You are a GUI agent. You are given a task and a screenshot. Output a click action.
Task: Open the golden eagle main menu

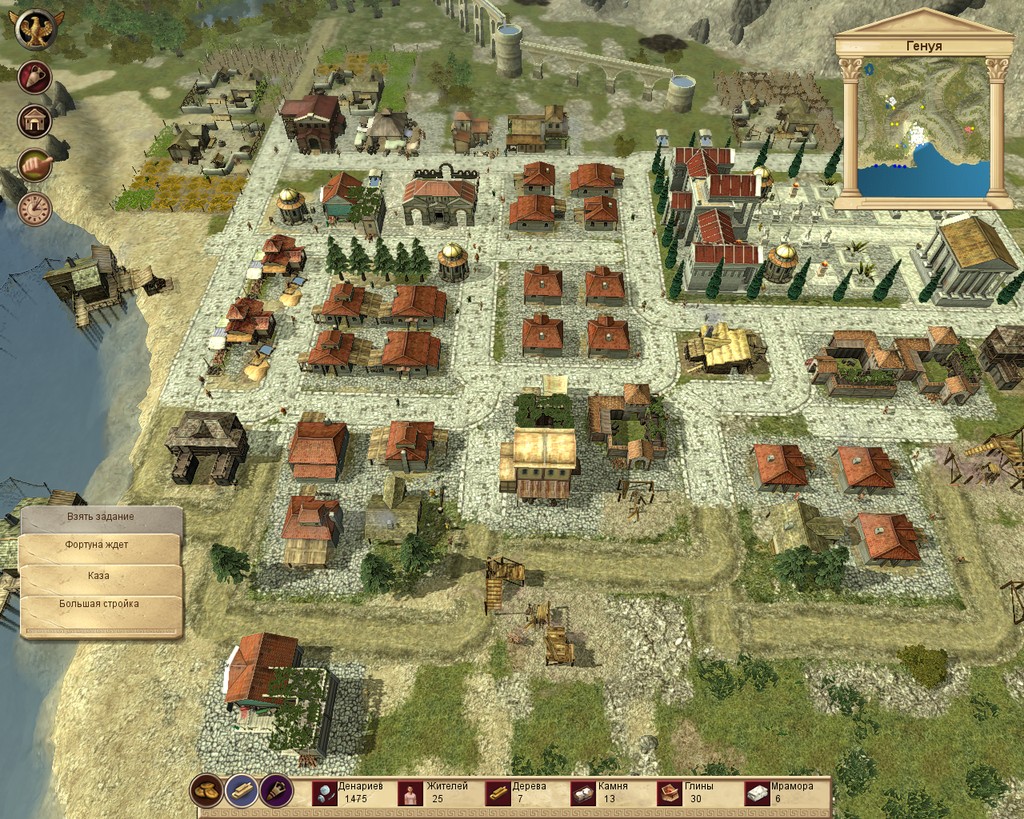(x=37, y=29)
